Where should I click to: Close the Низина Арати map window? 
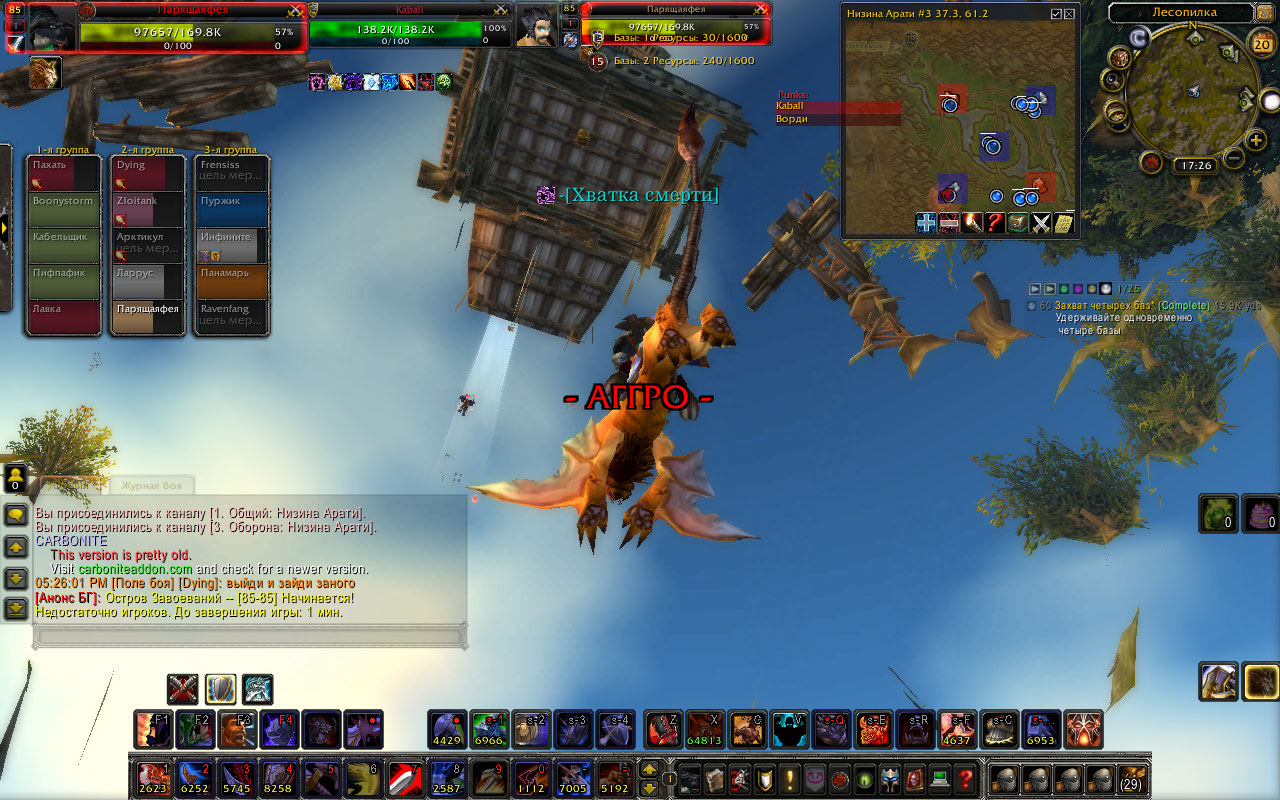tap(1070, 14)
